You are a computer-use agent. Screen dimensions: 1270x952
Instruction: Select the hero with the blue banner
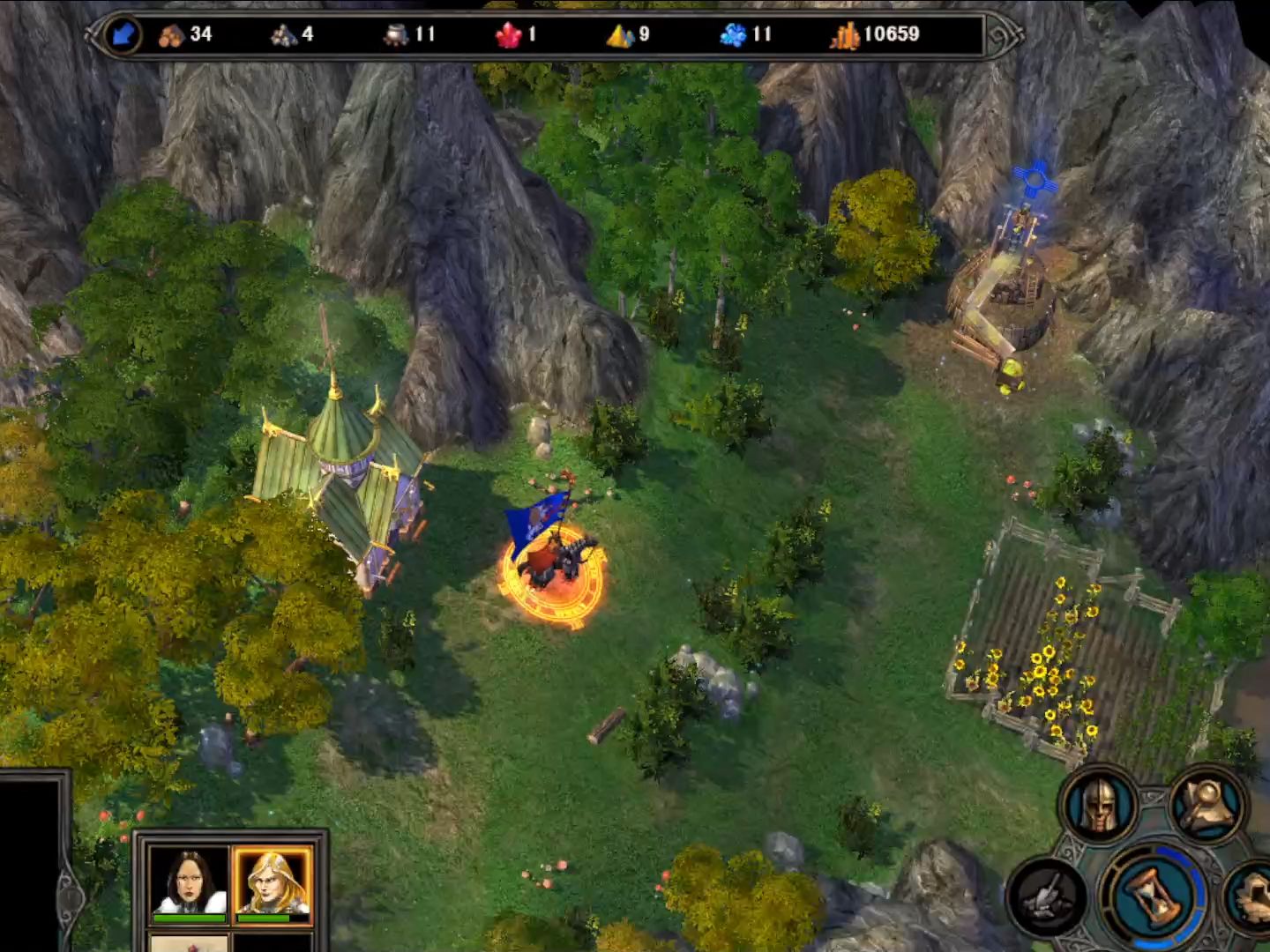pos(554,562)
